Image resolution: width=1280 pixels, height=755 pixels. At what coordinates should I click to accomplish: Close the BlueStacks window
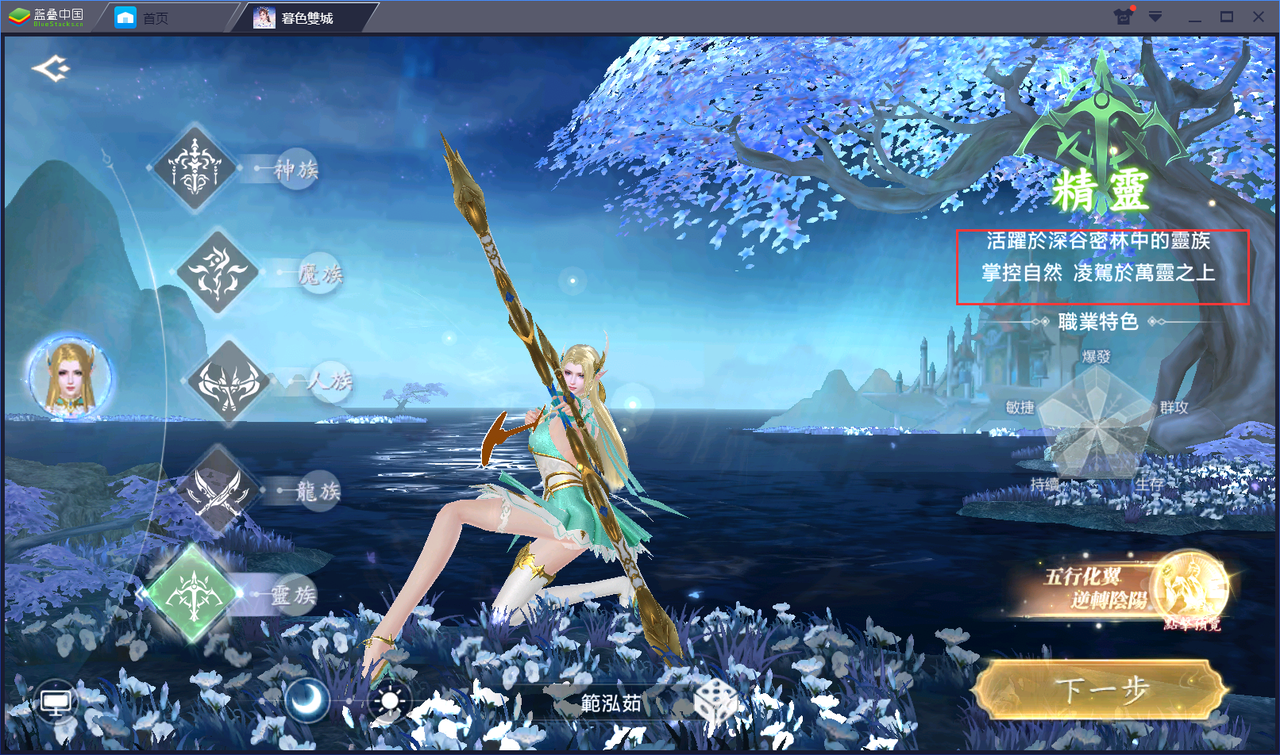click(x=1257, y=17)
